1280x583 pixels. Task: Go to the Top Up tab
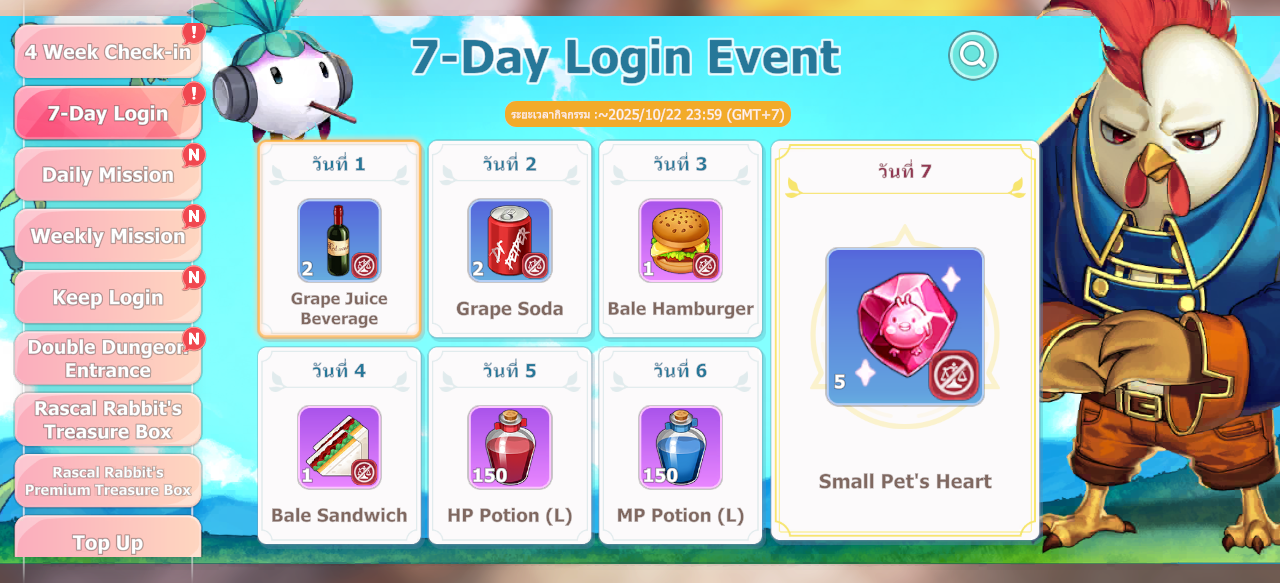point(108,541)
